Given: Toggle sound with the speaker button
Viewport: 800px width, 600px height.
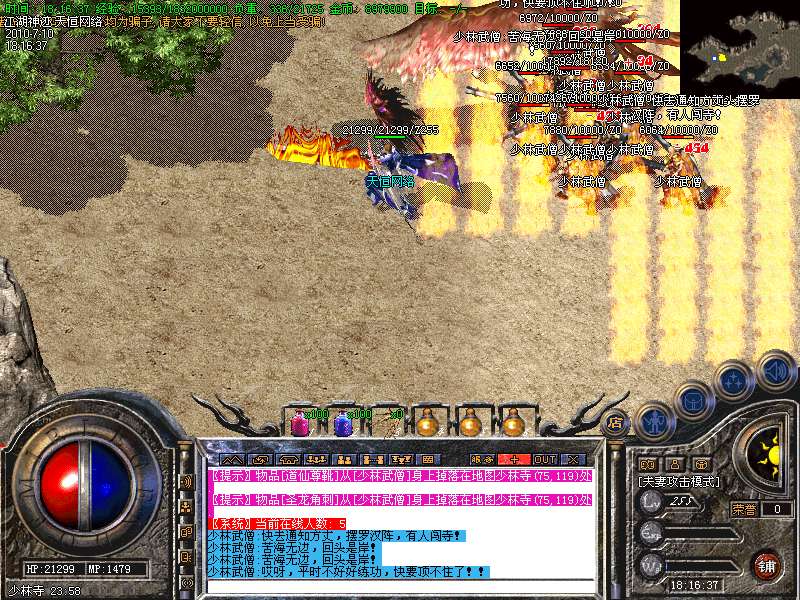Looking at the screenshot, I should coord(775,370).
